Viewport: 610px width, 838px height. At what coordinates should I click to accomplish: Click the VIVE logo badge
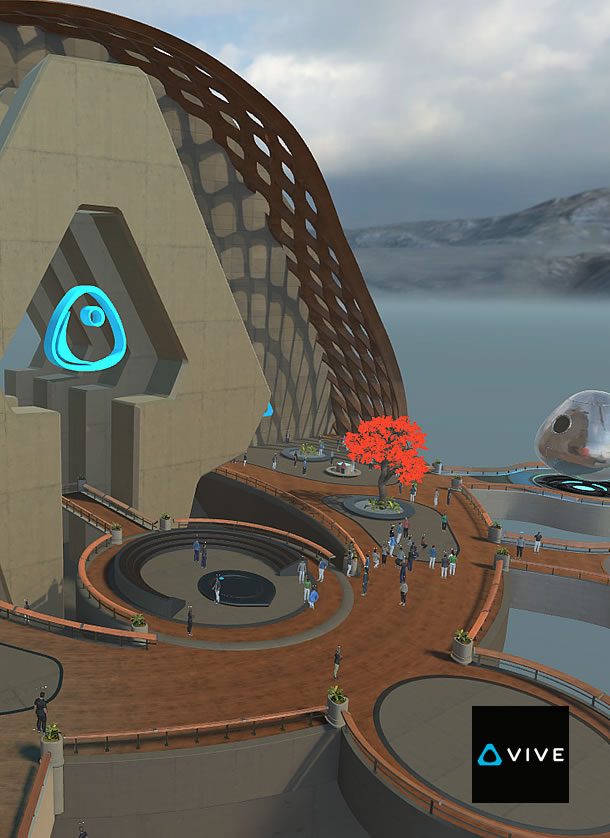click(520, 754)
